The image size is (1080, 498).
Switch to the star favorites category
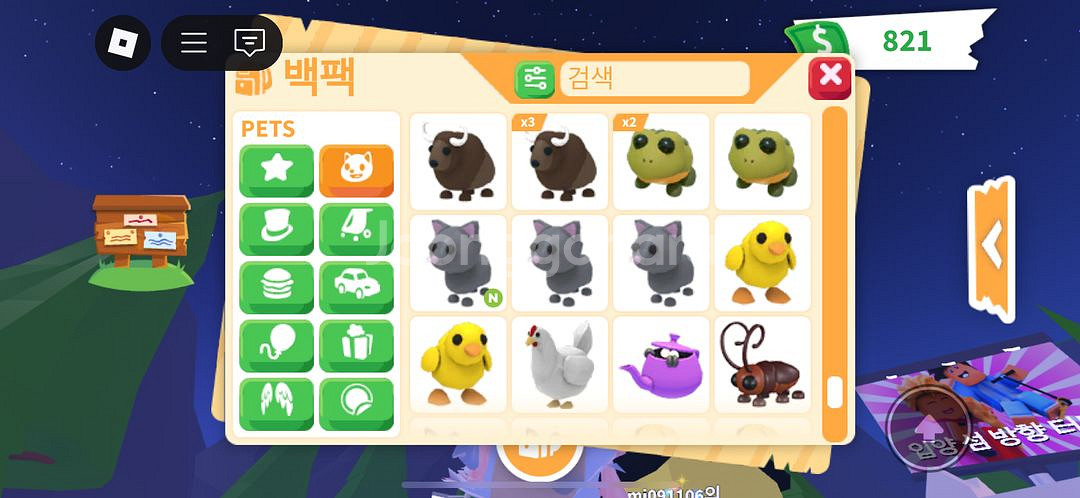(x=276, y=171)
